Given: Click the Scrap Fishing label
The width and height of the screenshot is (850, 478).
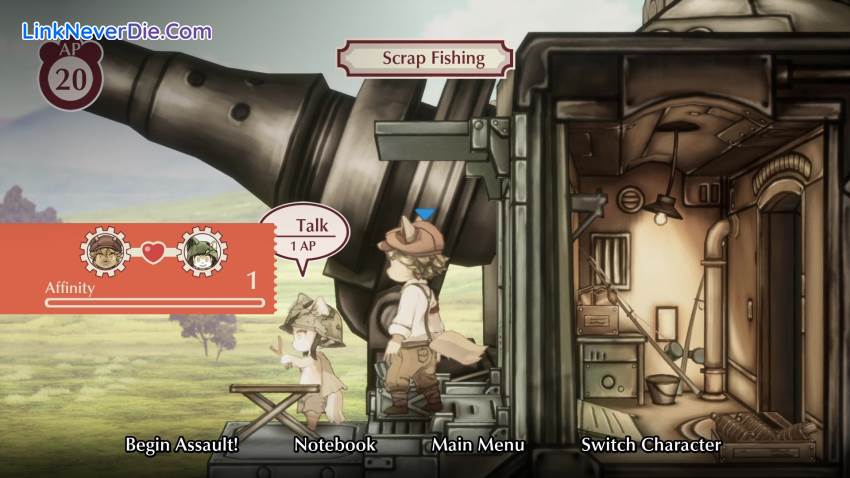Looking at the screenshot, I should pos(433,58).
